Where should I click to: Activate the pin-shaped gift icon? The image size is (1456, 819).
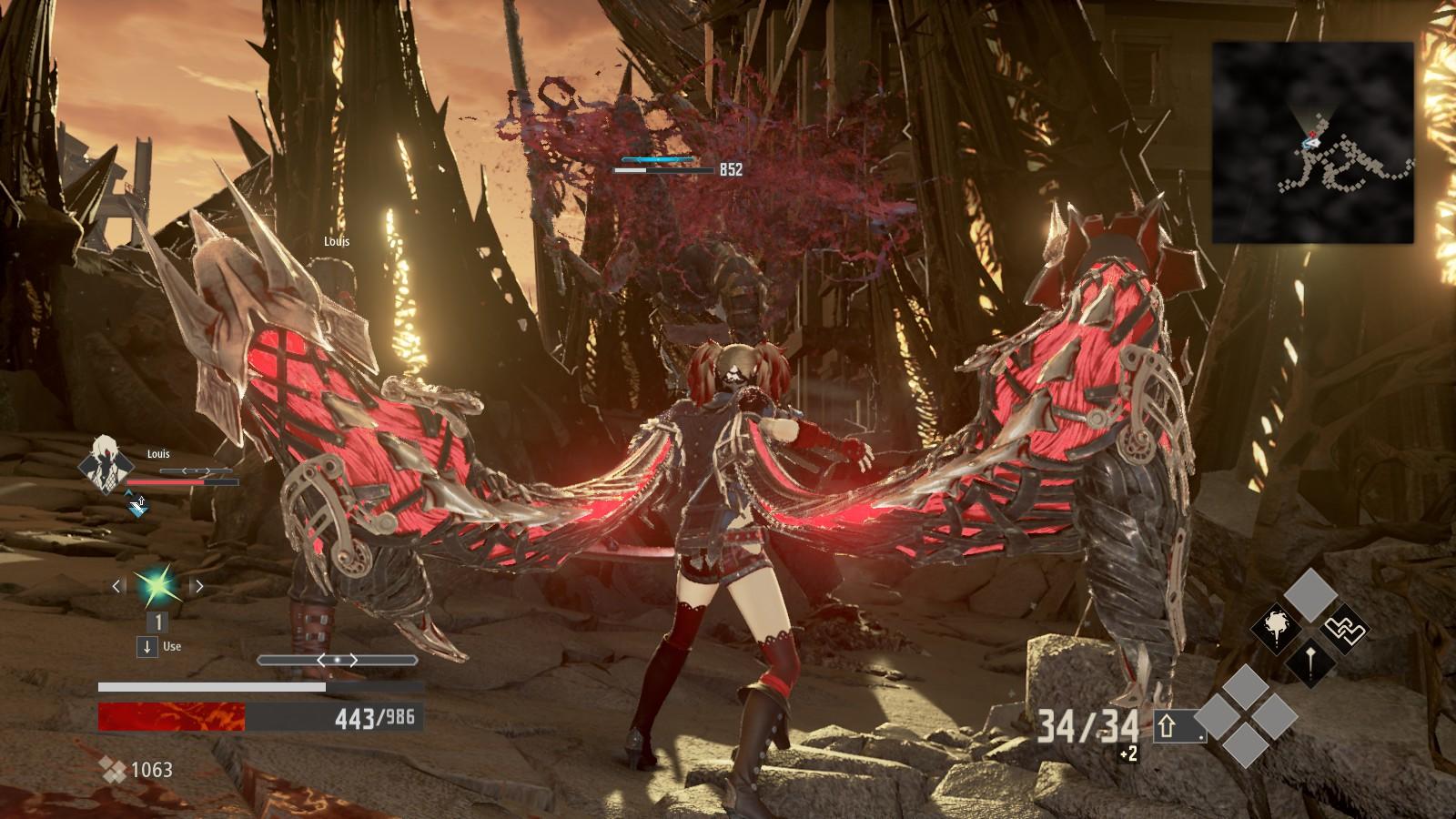click(1310, 662)
